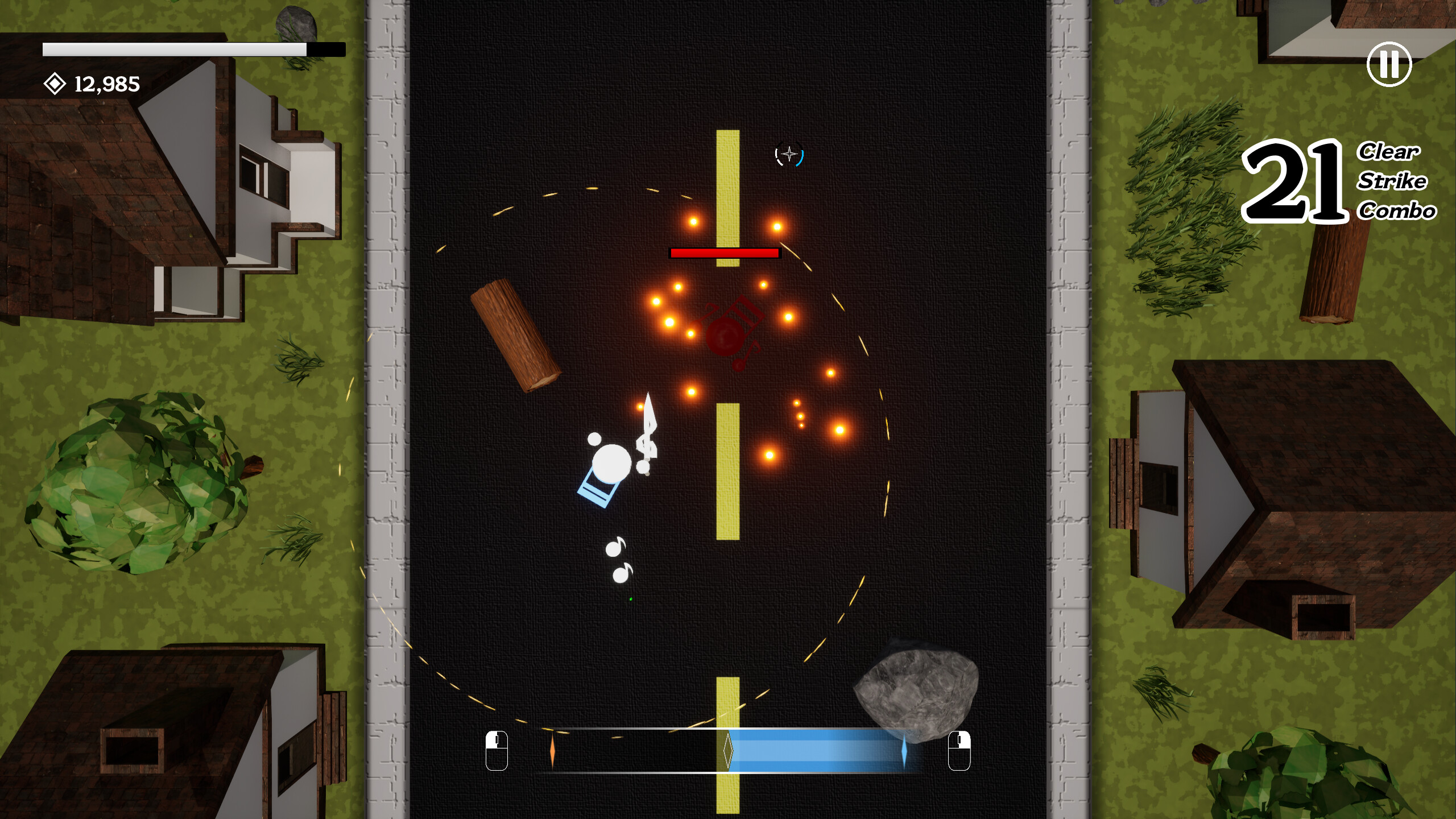Select the diamond score icon next to 12,985
1456x819 pixels.
(x=54, y=84)
